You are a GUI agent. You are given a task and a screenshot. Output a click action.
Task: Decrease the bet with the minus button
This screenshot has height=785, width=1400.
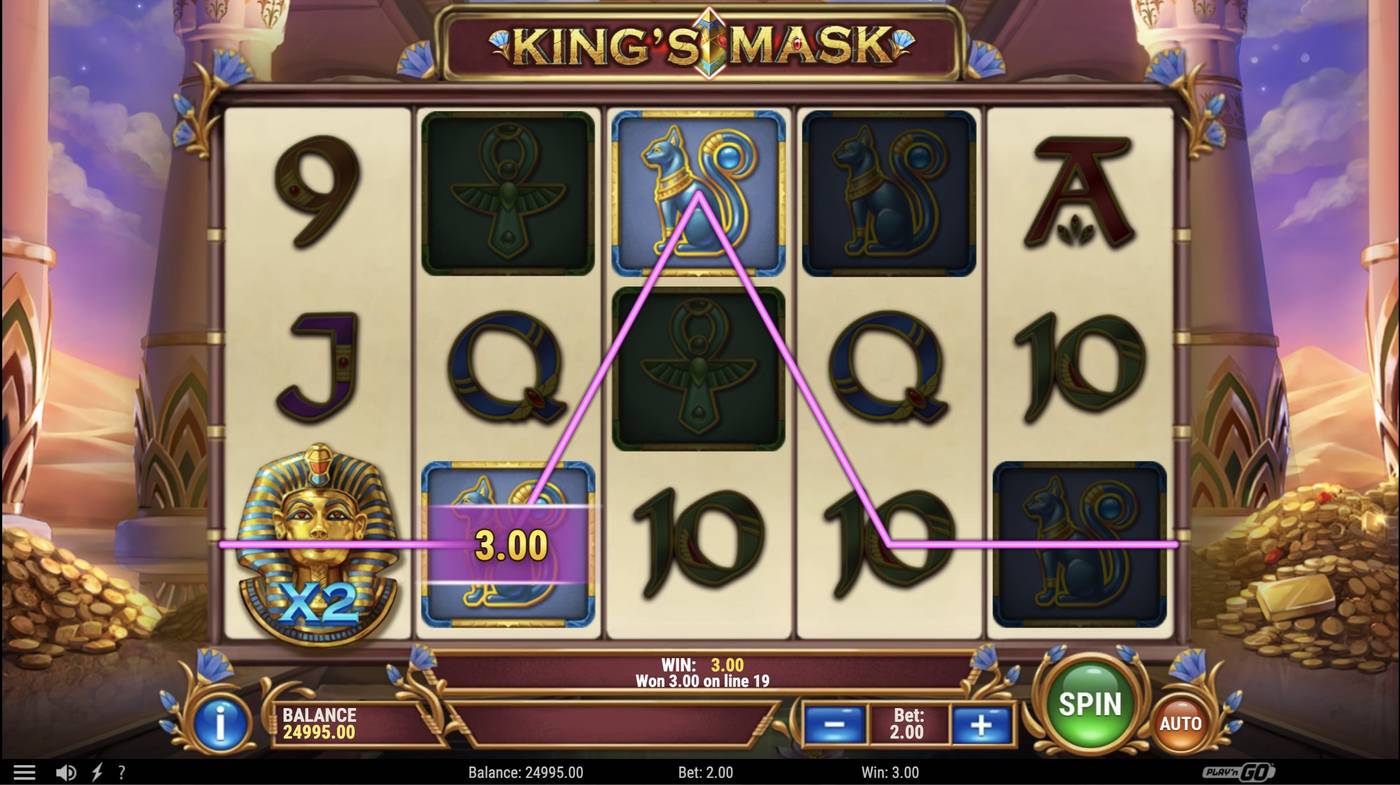833,723
